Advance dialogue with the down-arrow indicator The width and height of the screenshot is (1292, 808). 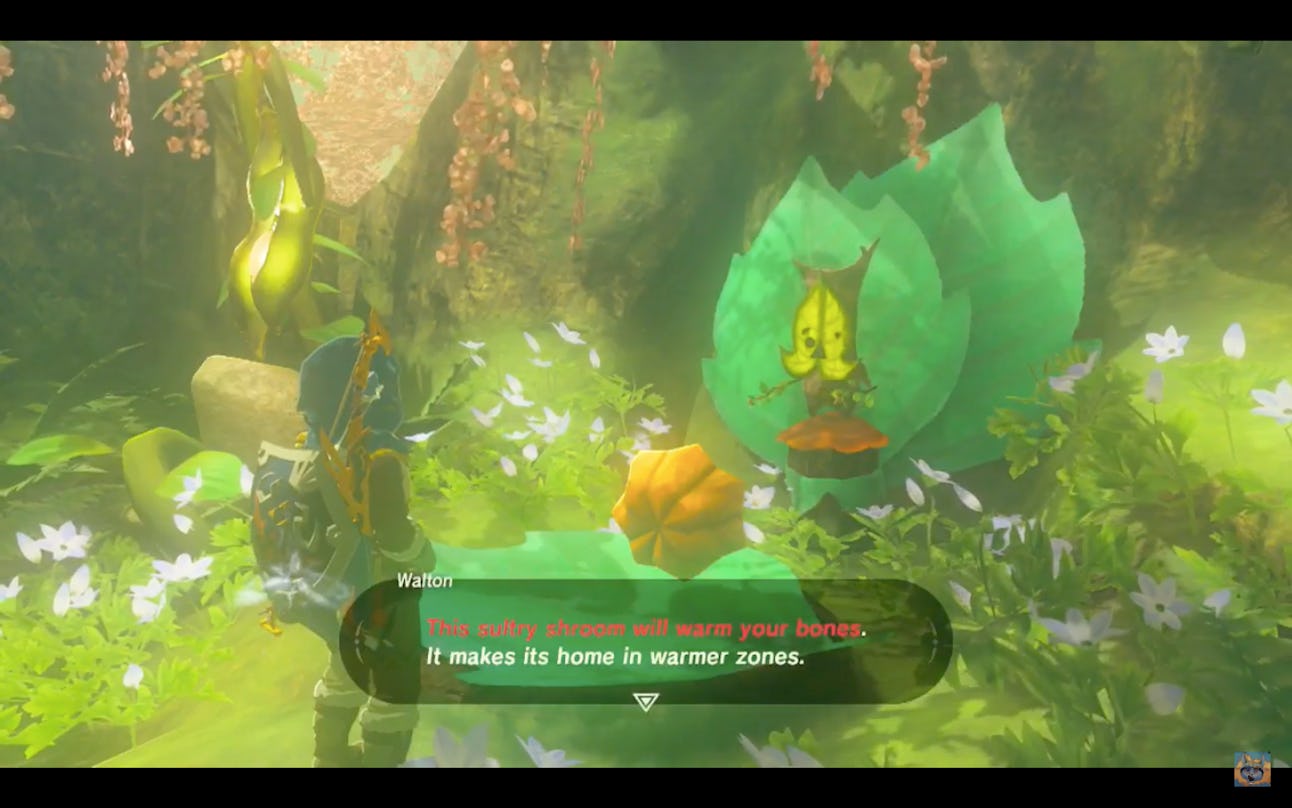(646, 702)
